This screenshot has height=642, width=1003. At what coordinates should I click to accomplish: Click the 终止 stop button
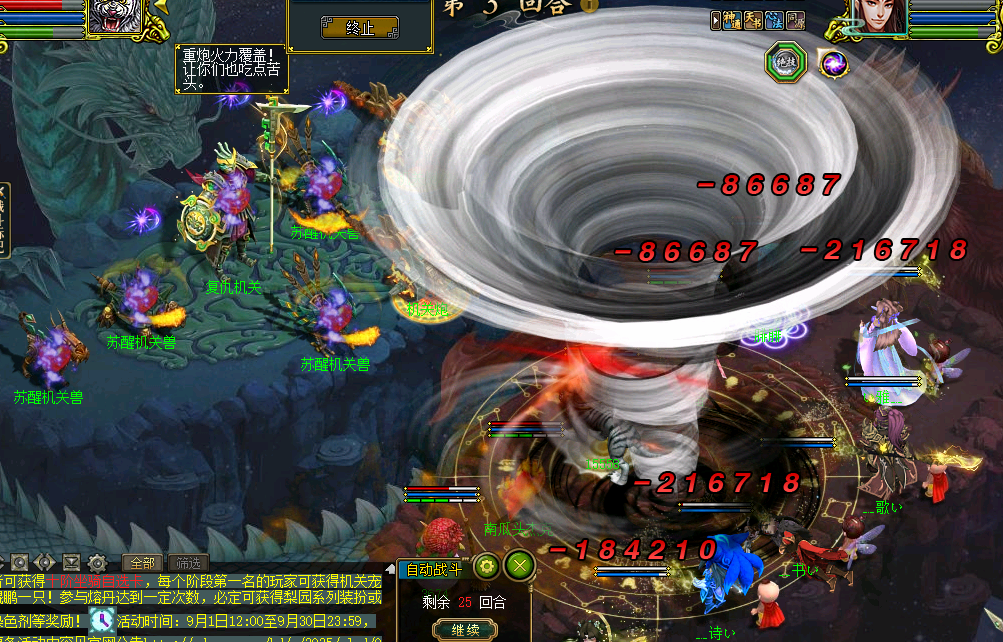pos(360,28)
